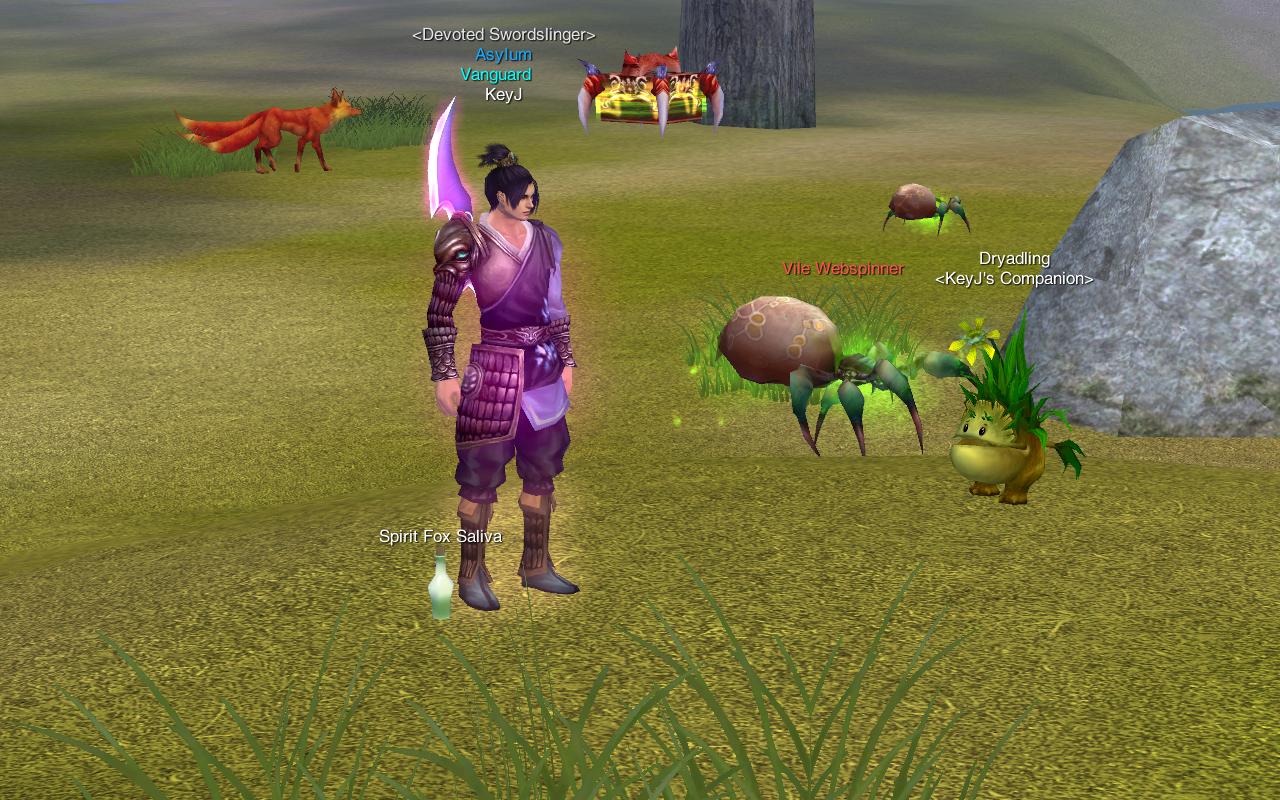
Task: Select the Vile Webspinner red nameplate
Action: (843, 269)
